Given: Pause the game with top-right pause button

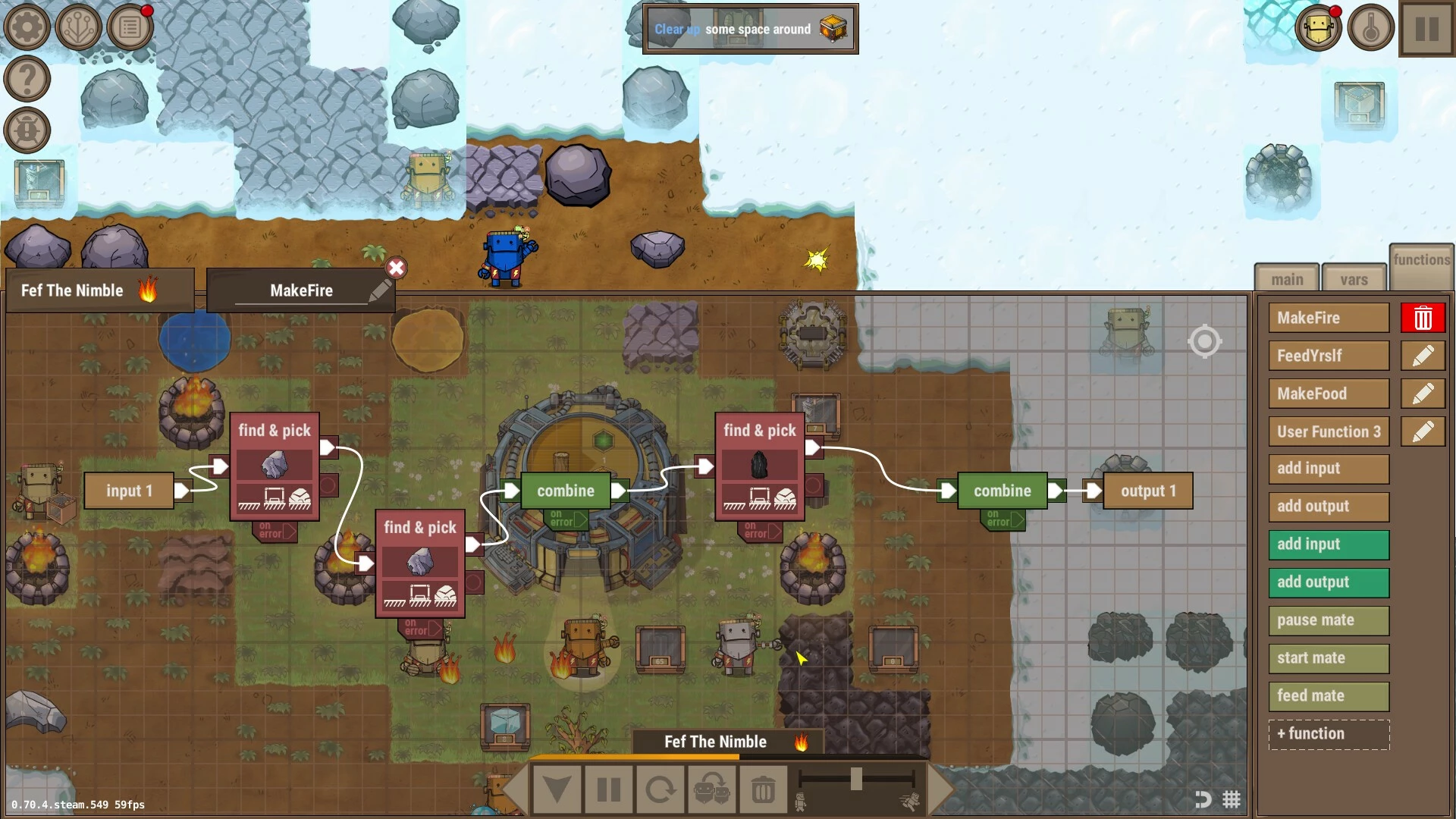Looking at the screenshot, I should [x=1426, y=30].
